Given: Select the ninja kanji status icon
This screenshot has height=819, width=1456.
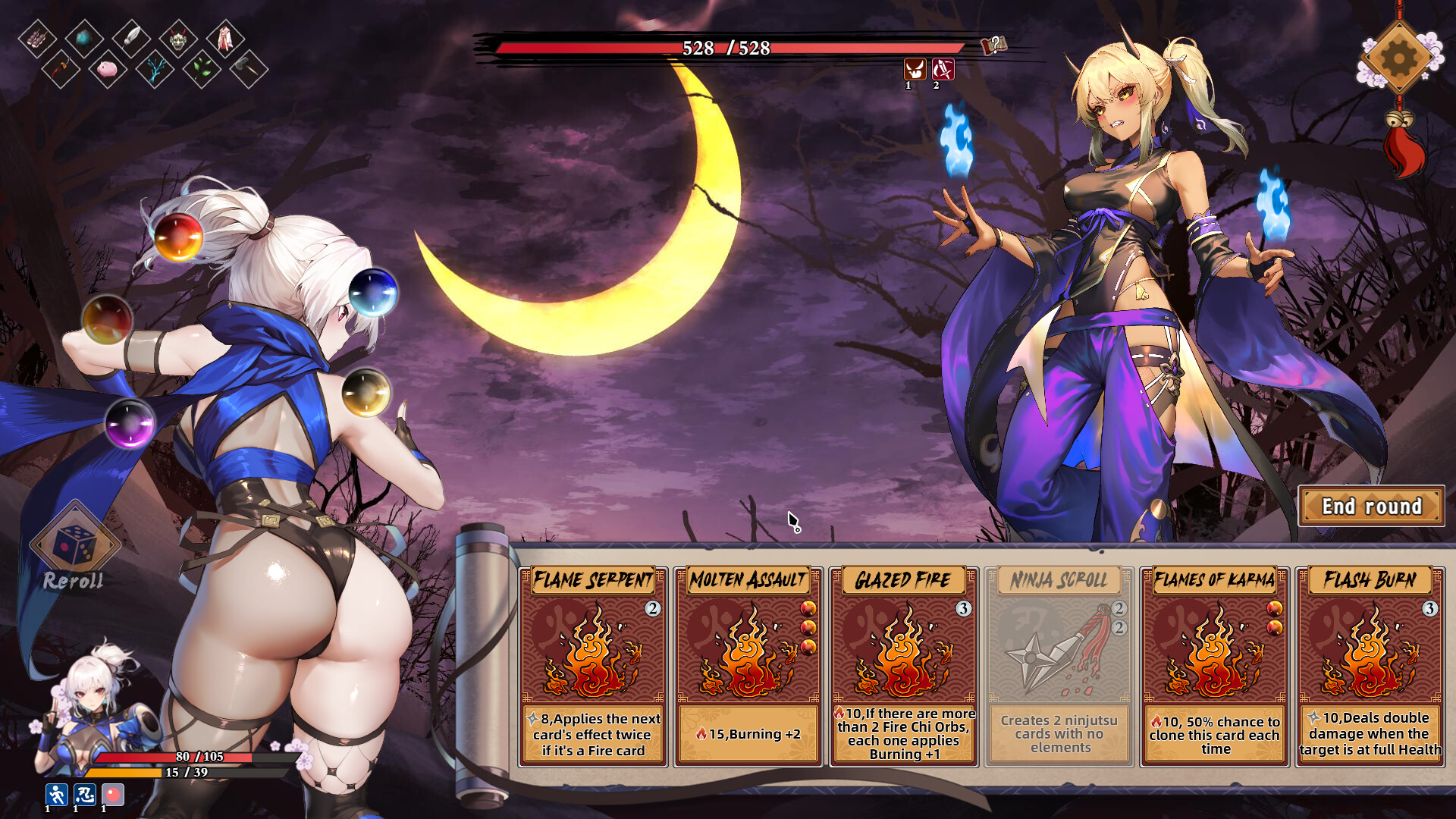Looking at the screenshot, I should [x=84, y=793].
